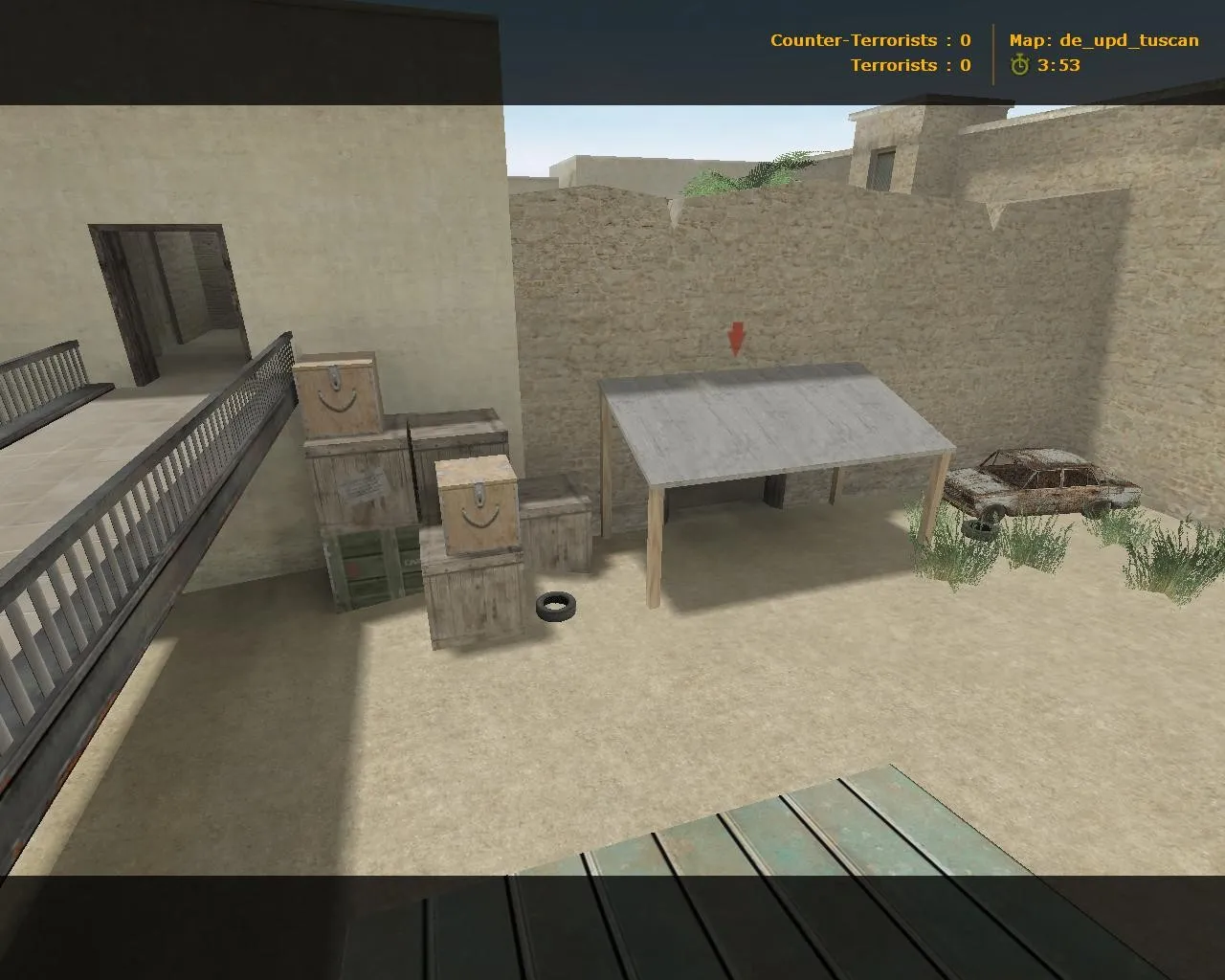Click the black tire on the ground
The width and height of the screenshot is (1225, 980).
tap(557, 606)
